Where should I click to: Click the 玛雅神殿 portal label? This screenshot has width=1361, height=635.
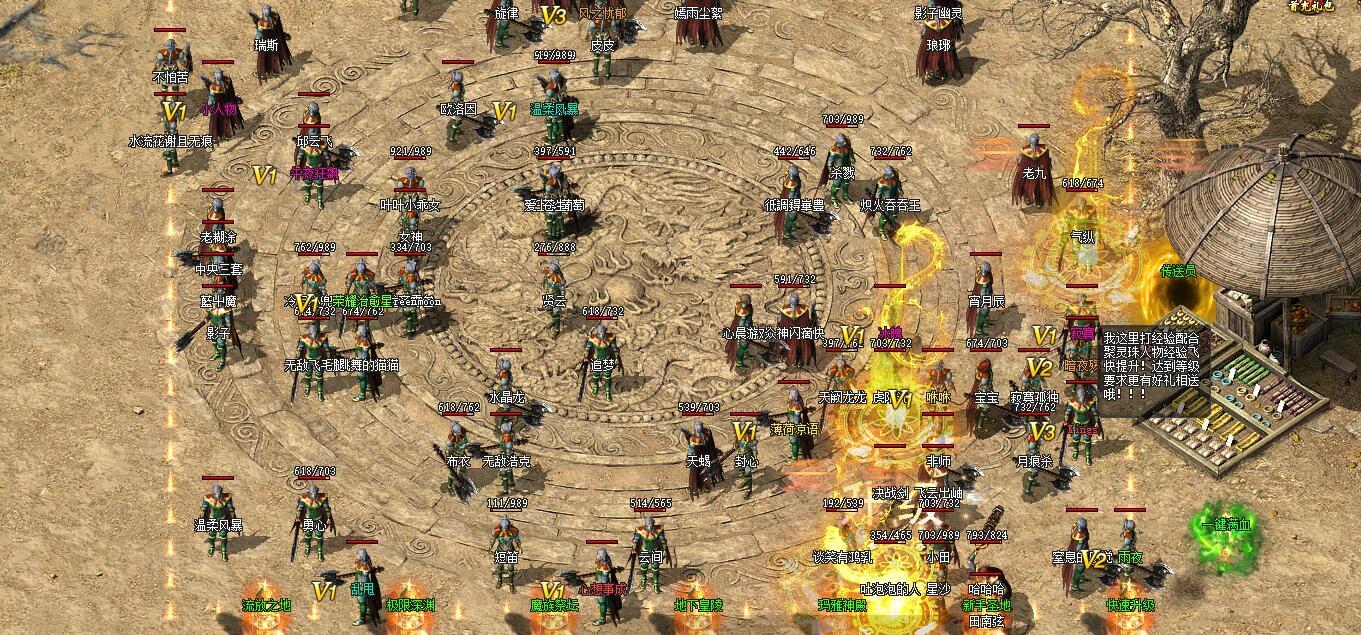(x=842, y=606)
